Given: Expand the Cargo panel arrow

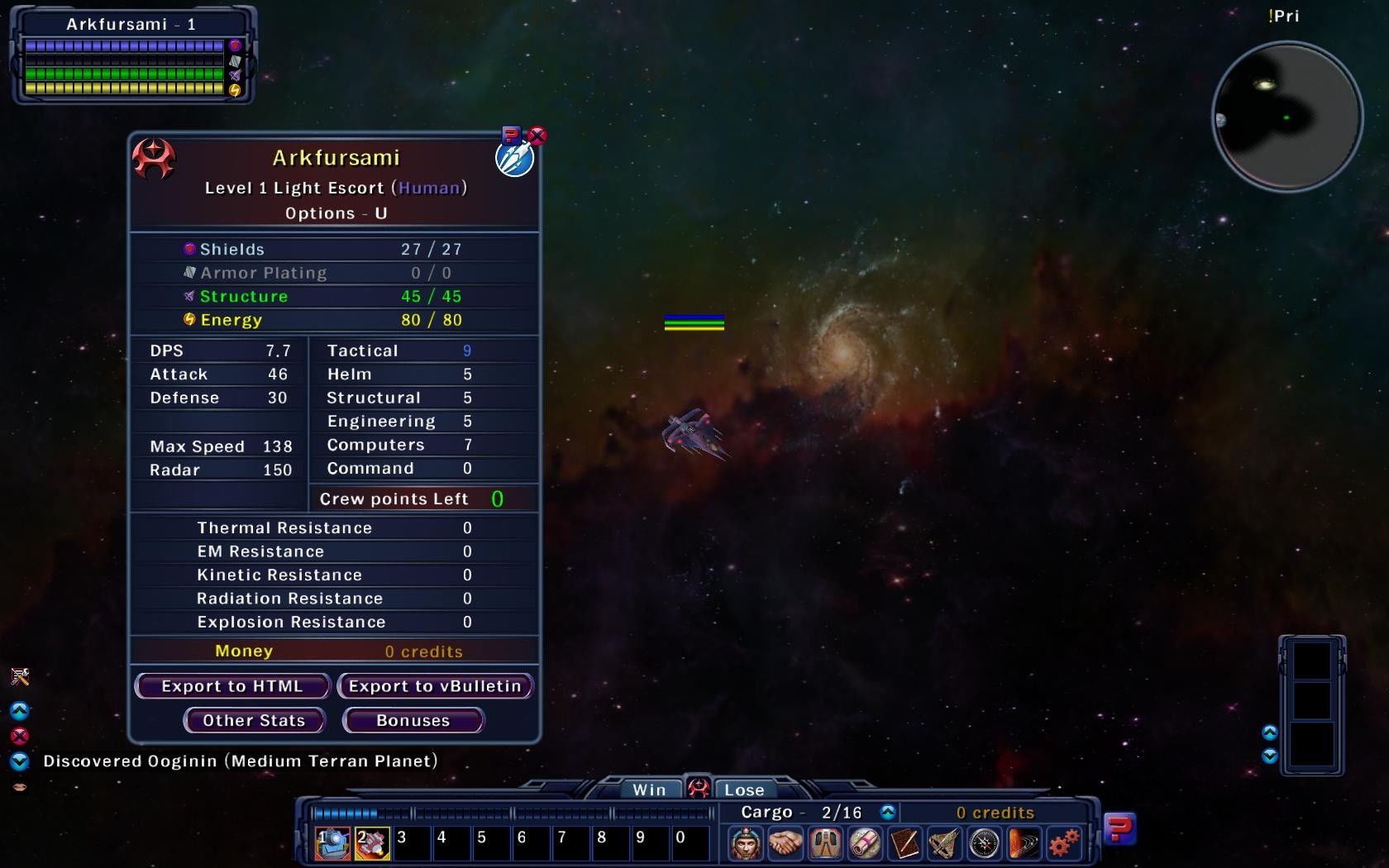Looking at the screenshot, I should tap(888, 813).
